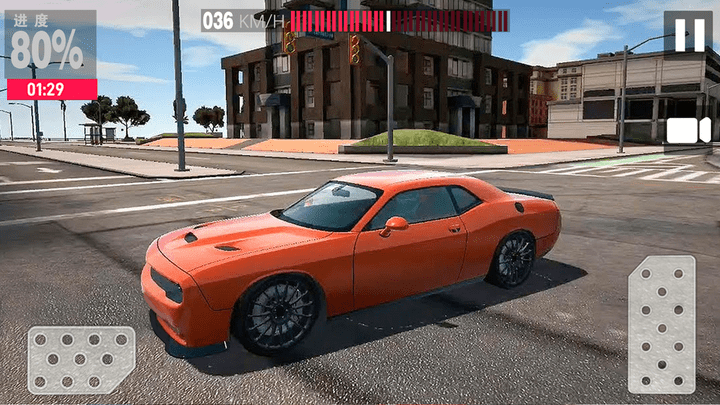720x405 pixels.
Task: Pause the game with the pause button
Action: [x=688, y=34]
